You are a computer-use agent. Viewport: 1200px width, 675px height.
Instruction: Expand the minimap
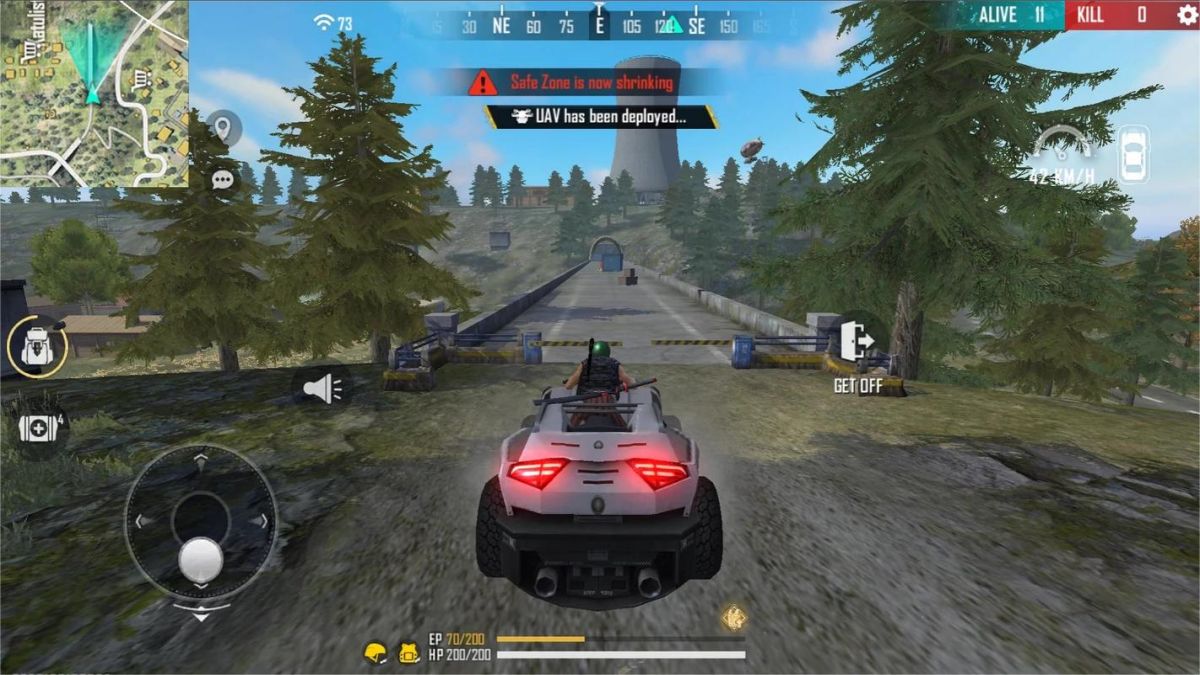[x=94, y=93]
